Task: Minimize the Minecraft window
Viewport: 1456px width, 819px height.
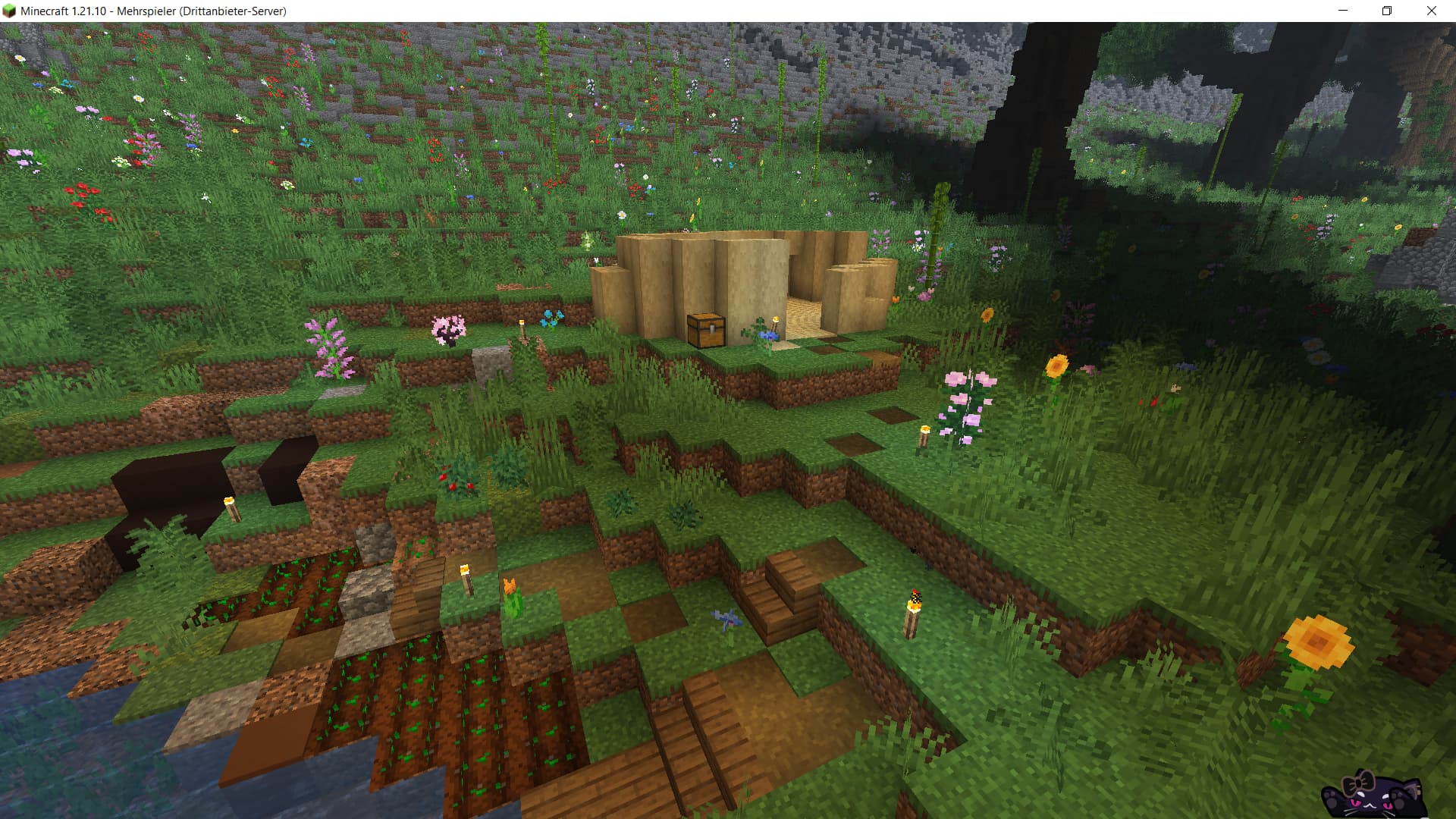Action: 1343,11
